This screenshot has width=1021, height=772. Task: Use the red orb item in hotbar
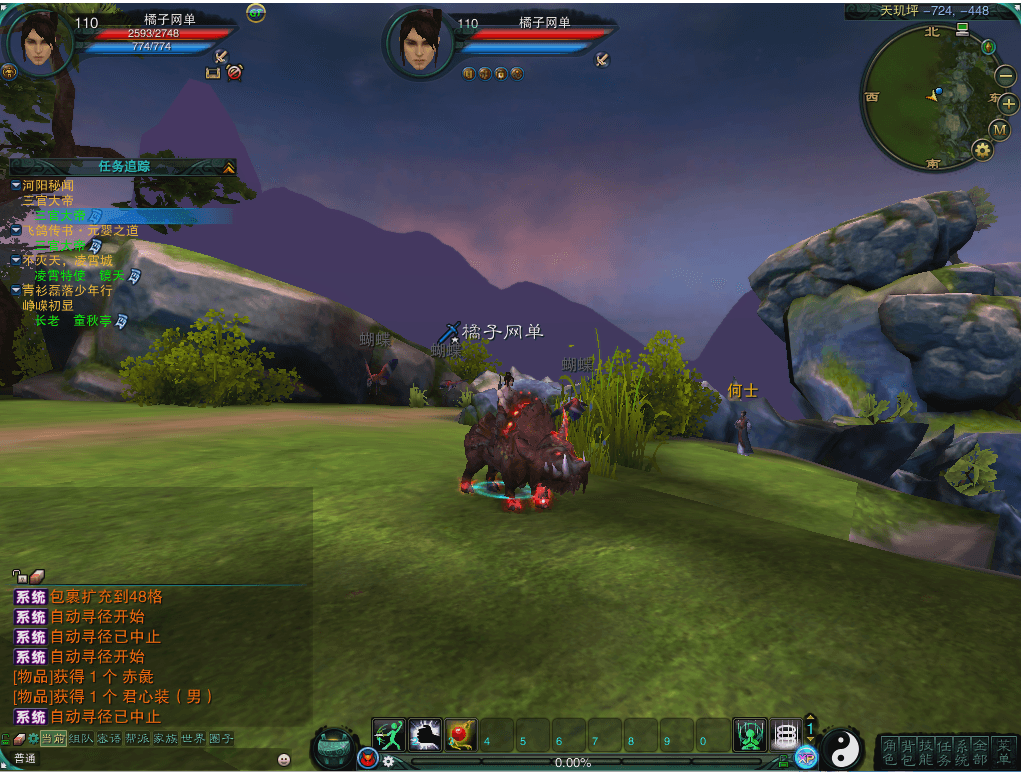click(x=460, y=735)
